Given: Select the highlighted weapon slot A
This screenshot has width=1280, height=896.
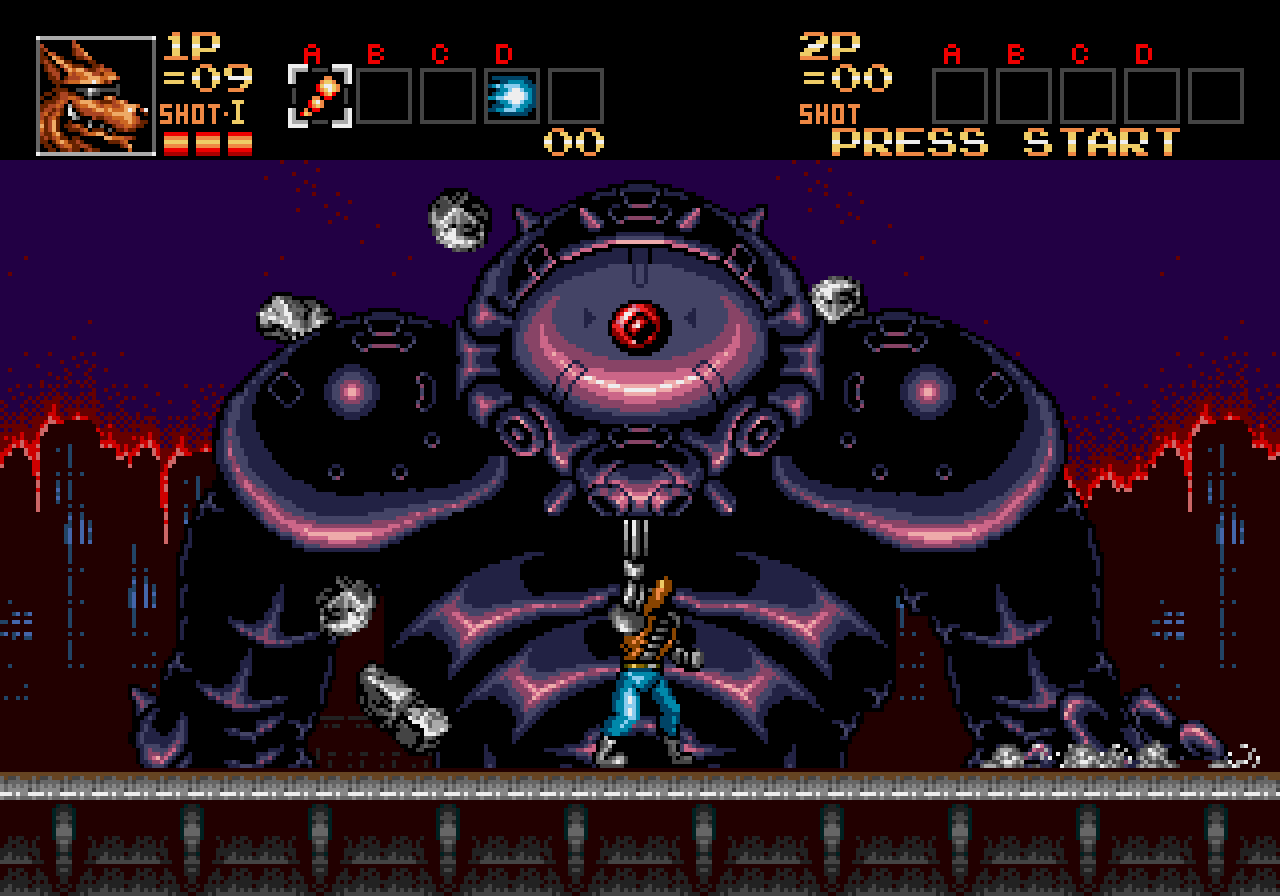Looking at the screenshot, I should click(x=320, y=96).
